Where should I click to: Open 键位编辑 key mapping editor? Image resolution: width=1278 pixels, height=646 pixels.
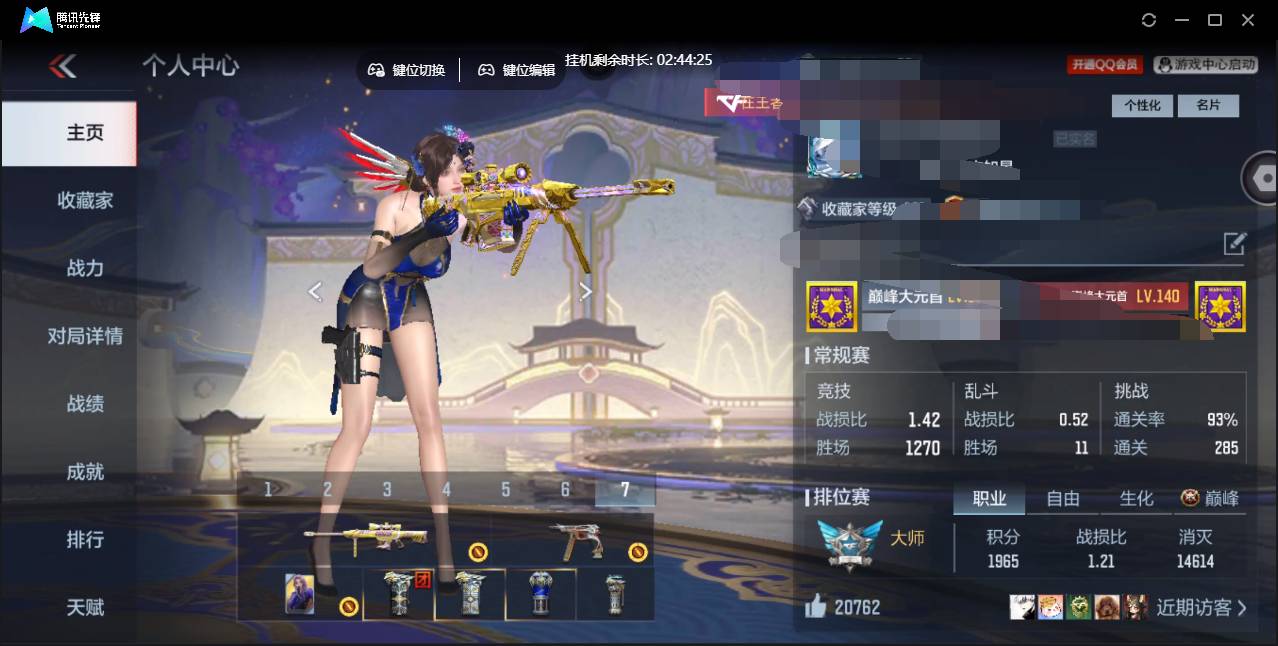(516, 70)
